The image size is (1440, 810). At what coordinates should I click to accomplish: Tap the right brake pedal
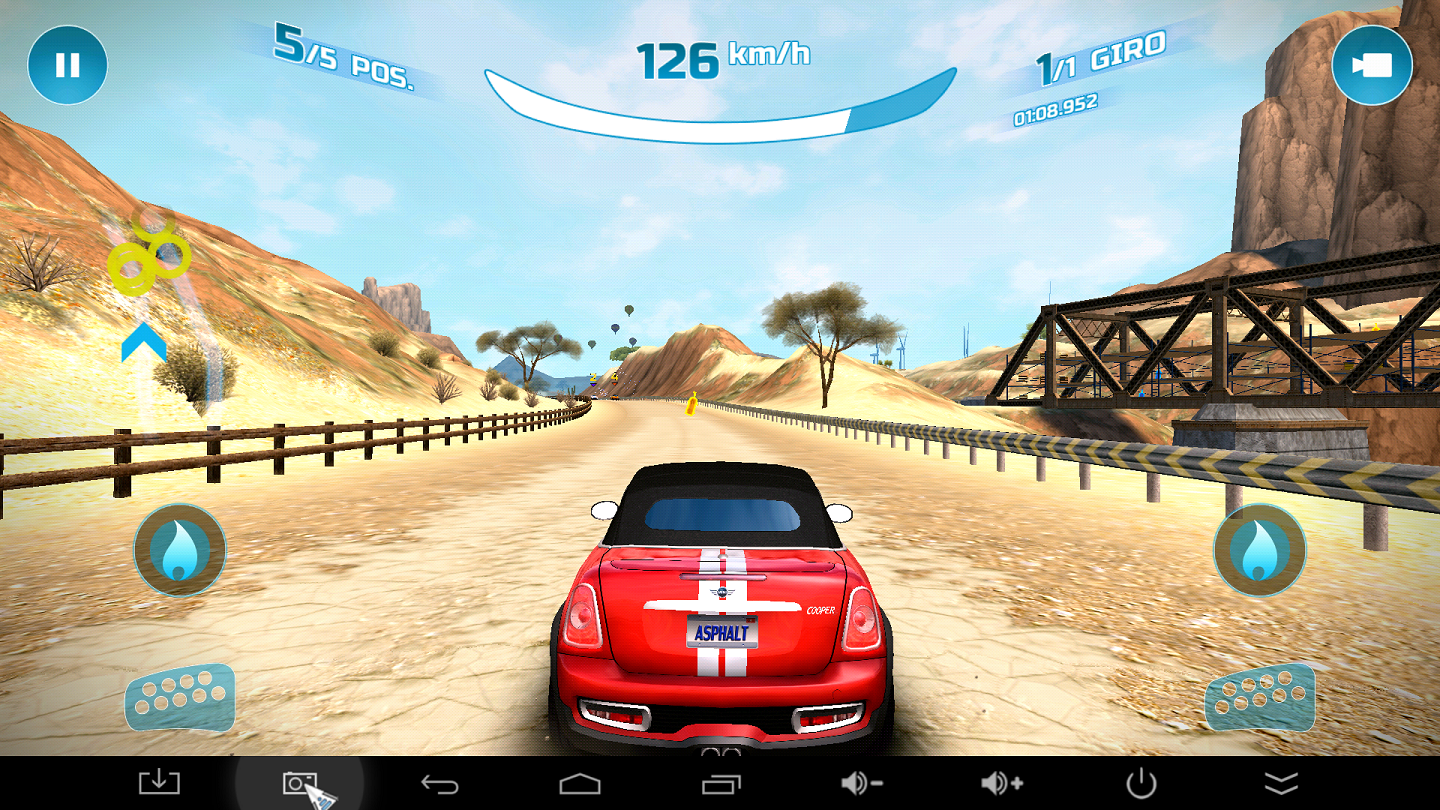[x=1259, y=696]
